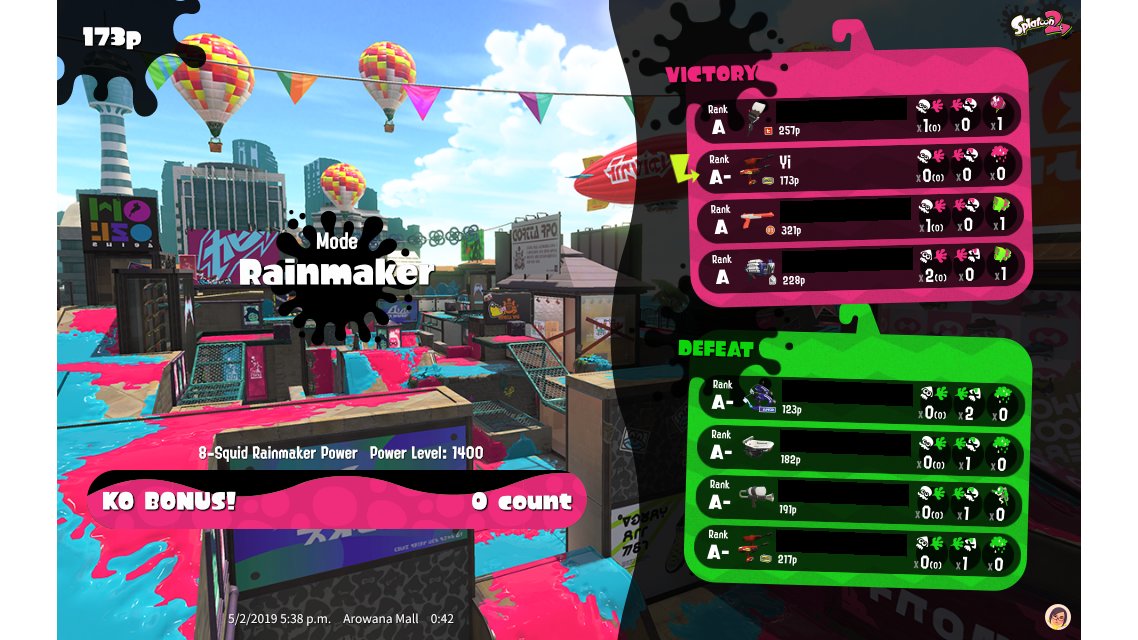Click the defeated player row with 191p

coord(860,500)
